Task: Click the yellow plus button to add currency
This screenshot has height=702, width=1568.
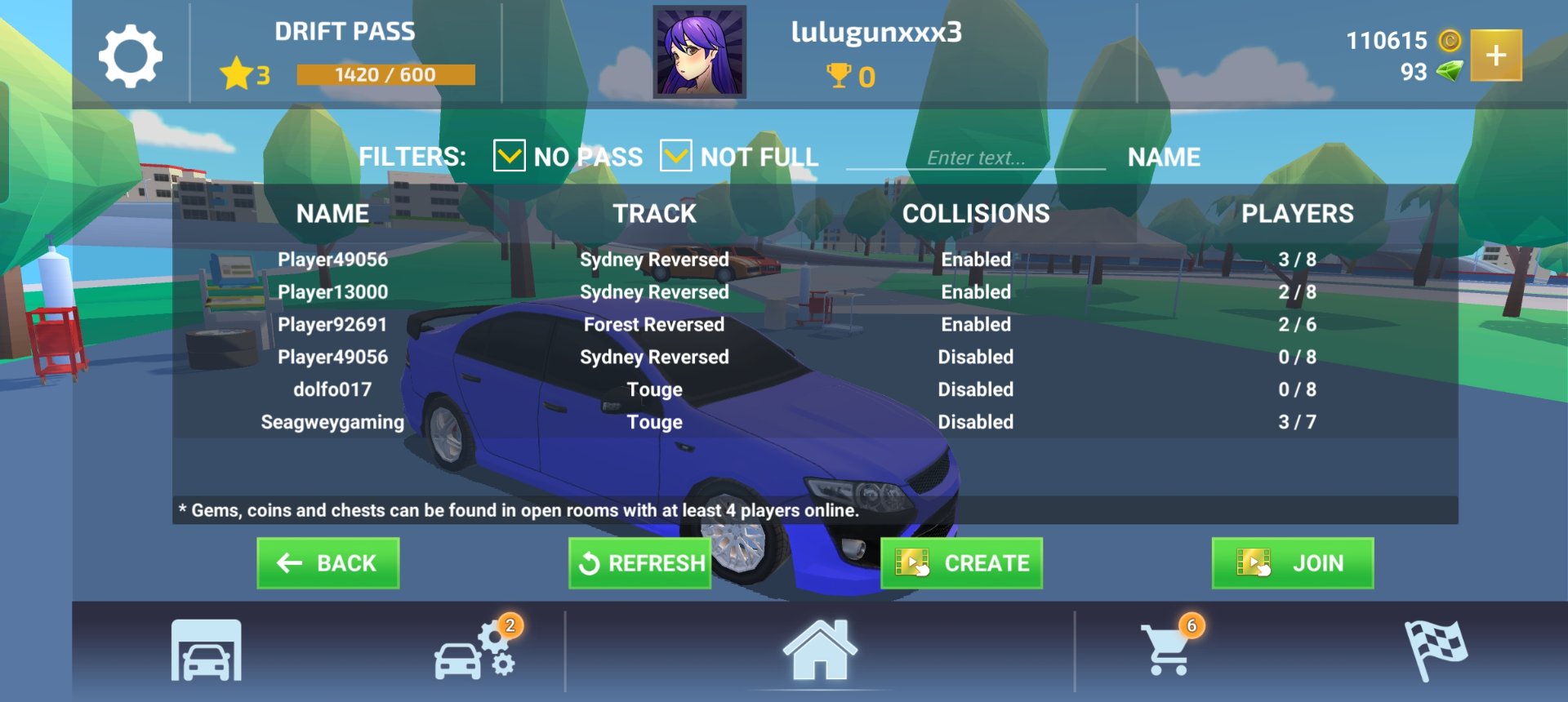Action: 1495,56
